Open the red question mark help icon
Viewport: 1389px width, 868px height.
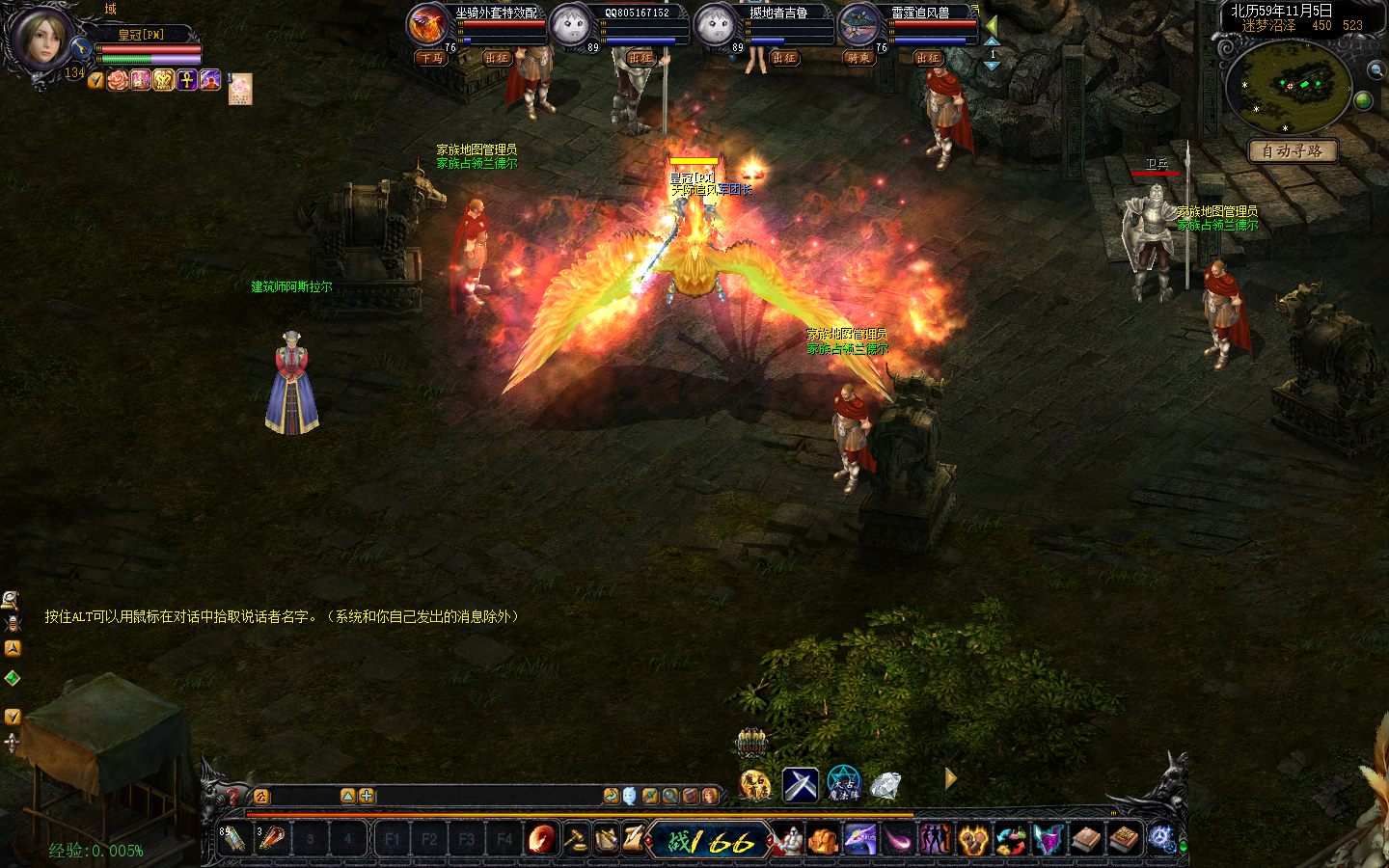(x=232, y=797)
